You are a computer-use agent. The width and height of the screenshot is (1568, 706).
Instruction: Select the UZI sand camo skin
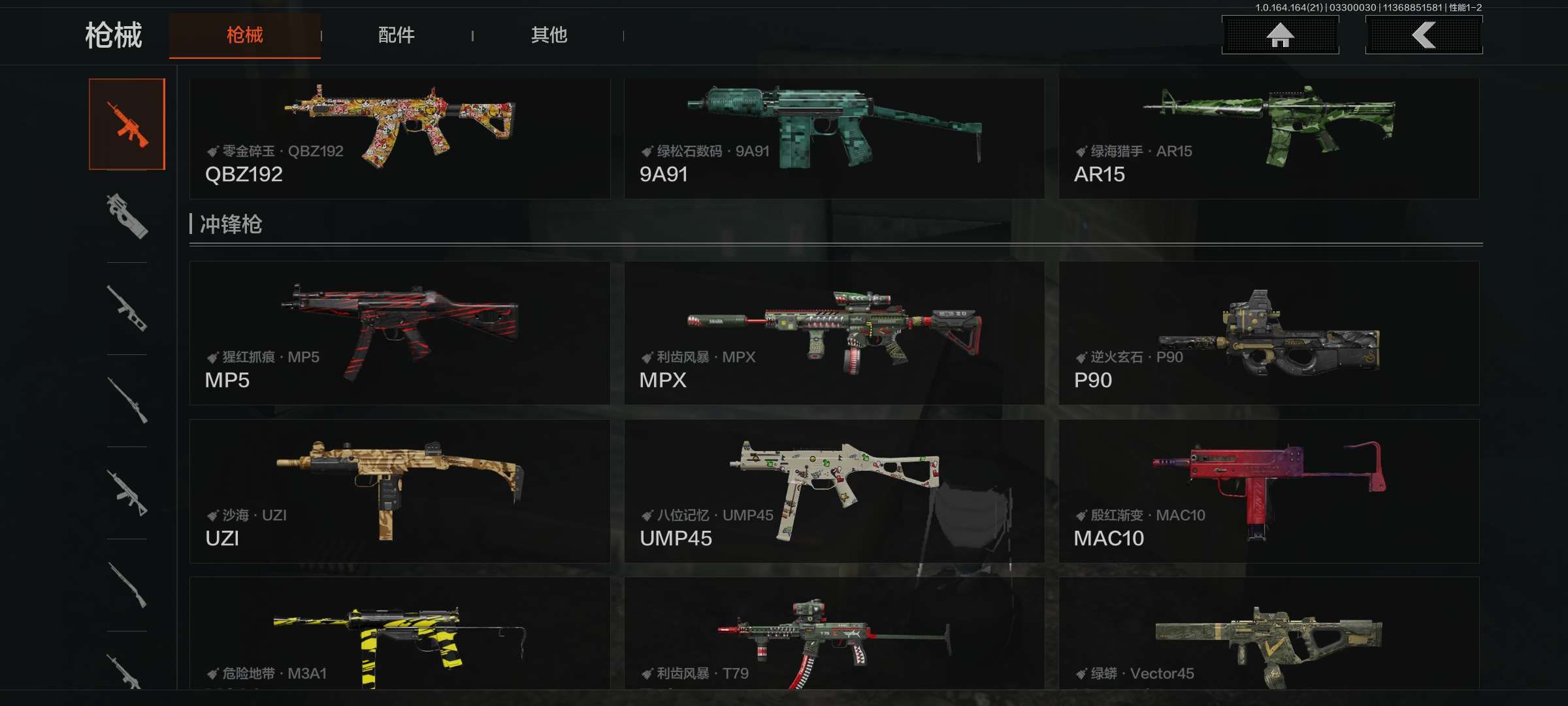point(399,491)
